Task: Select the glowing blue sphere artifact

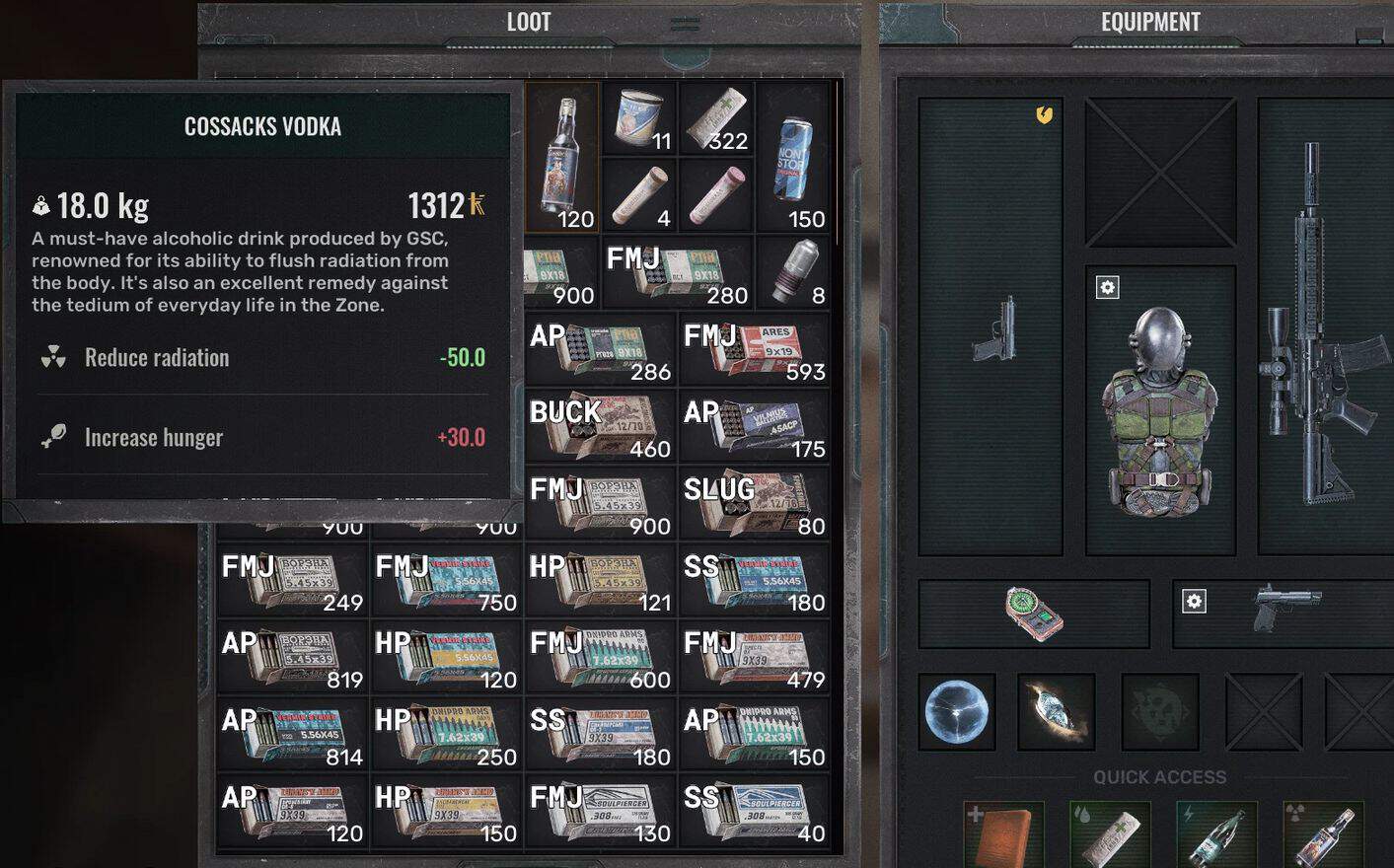Action: 956,712
